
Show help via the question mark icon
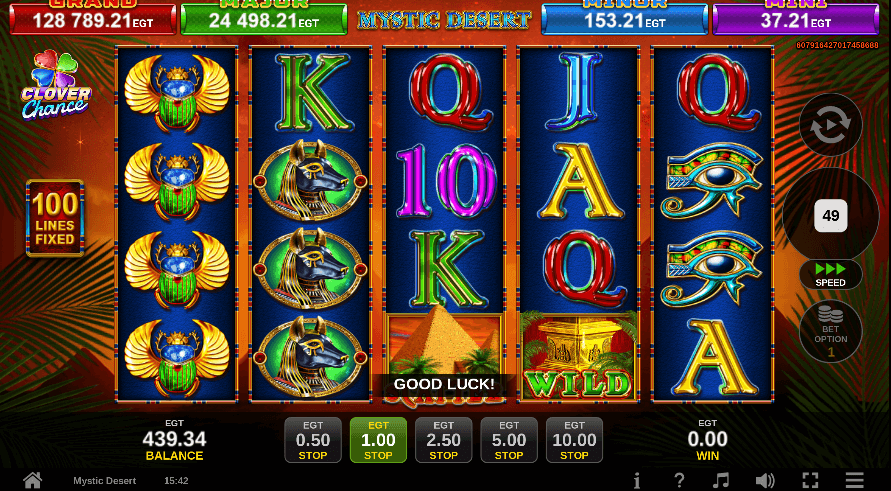[x=680, y=480]
